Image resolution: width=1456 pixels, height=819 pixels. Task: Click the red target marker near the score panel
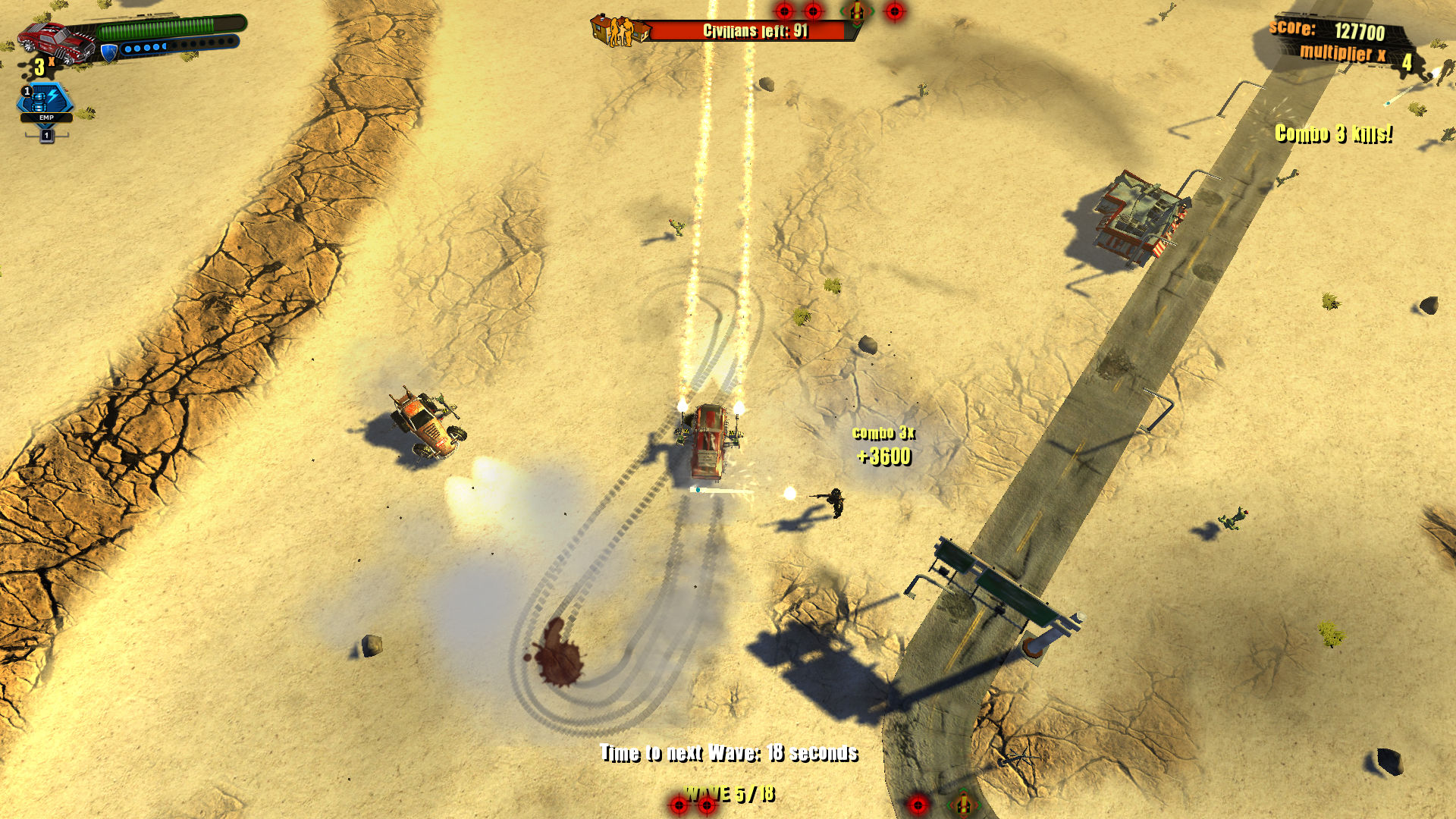point(895,11)
